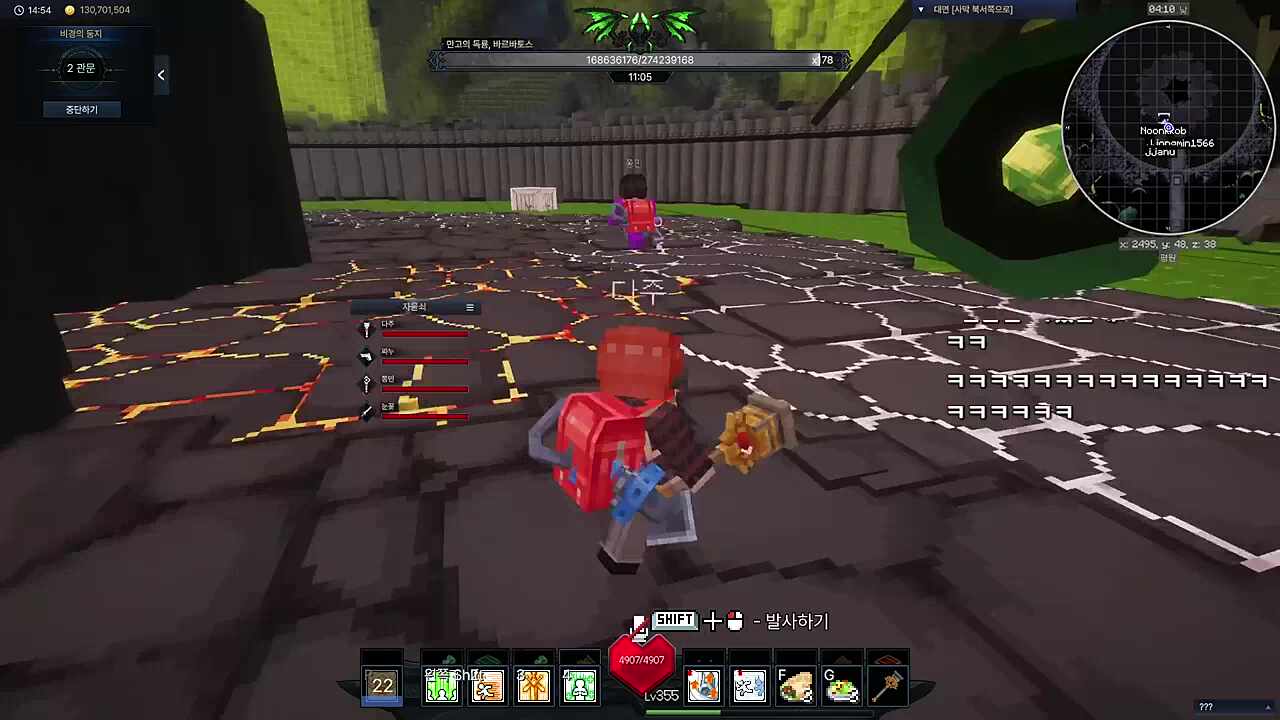
Task: Use the salad bowl item in slot G
Action: [842, 686]
